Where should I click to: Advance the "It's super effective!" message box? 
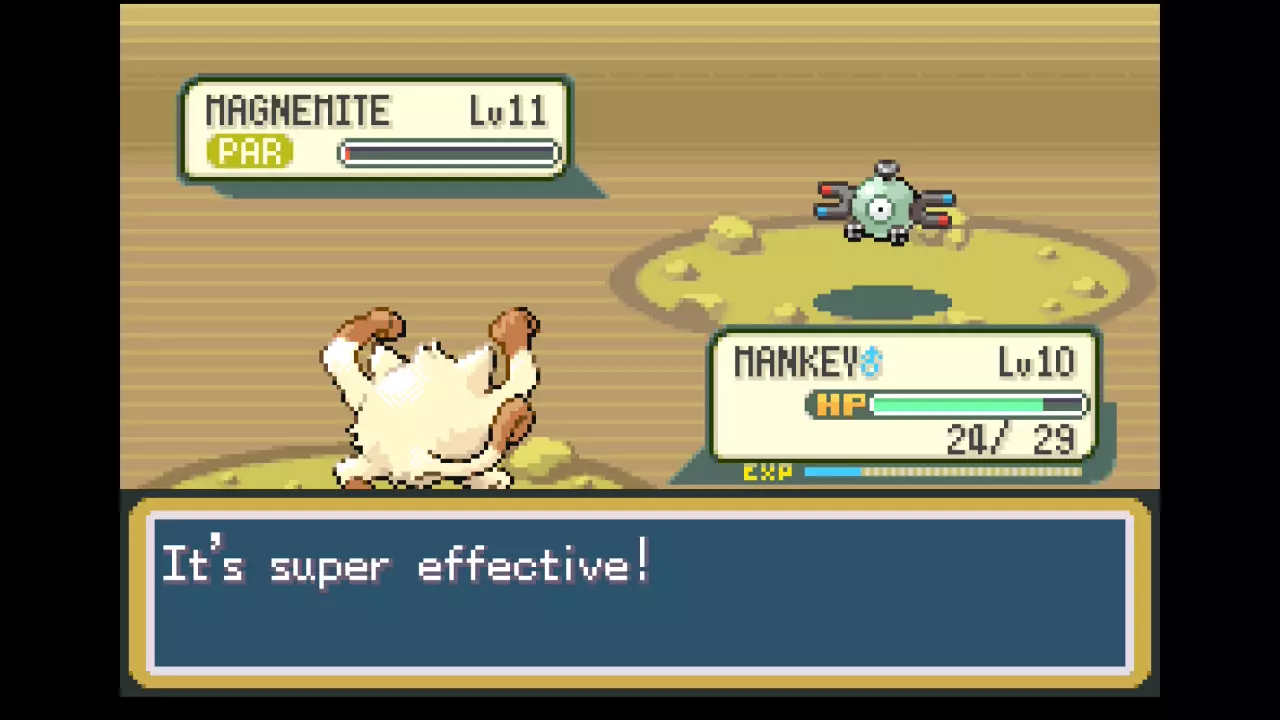[640, 590]
